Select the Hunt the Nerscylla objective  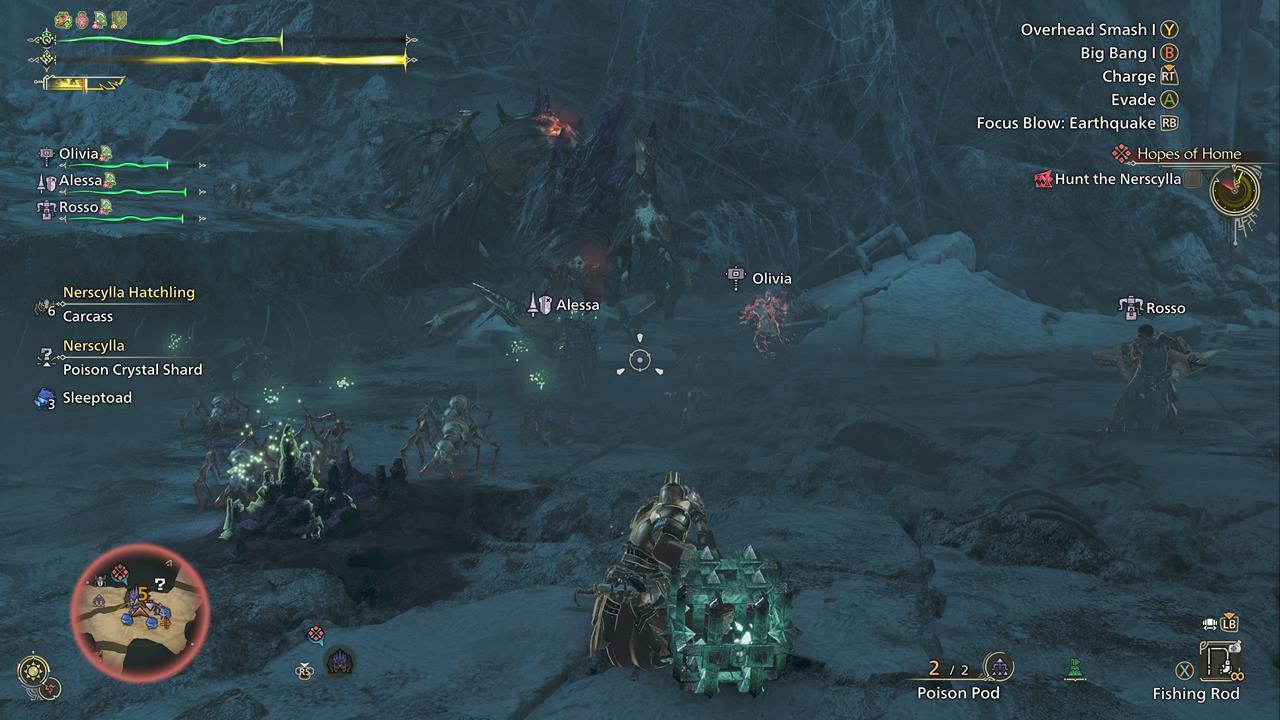pos(1117,179)
